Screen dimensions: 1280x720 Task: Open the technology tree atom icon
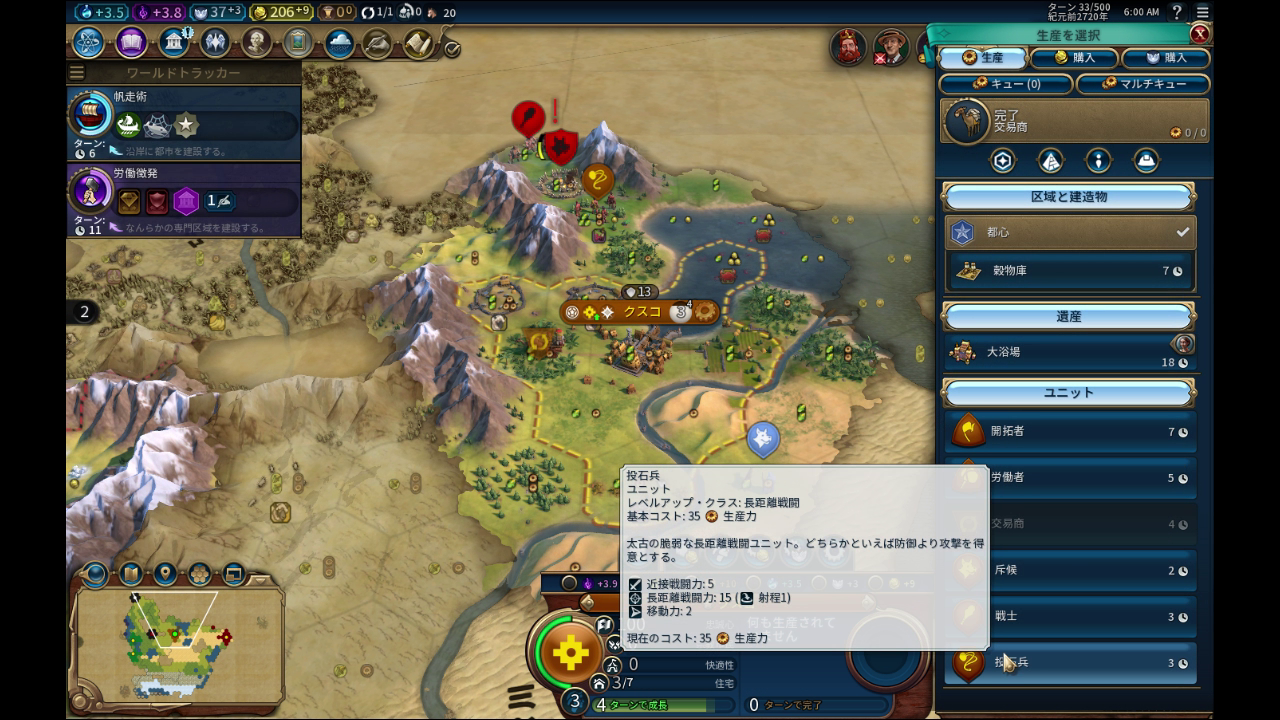89,43
